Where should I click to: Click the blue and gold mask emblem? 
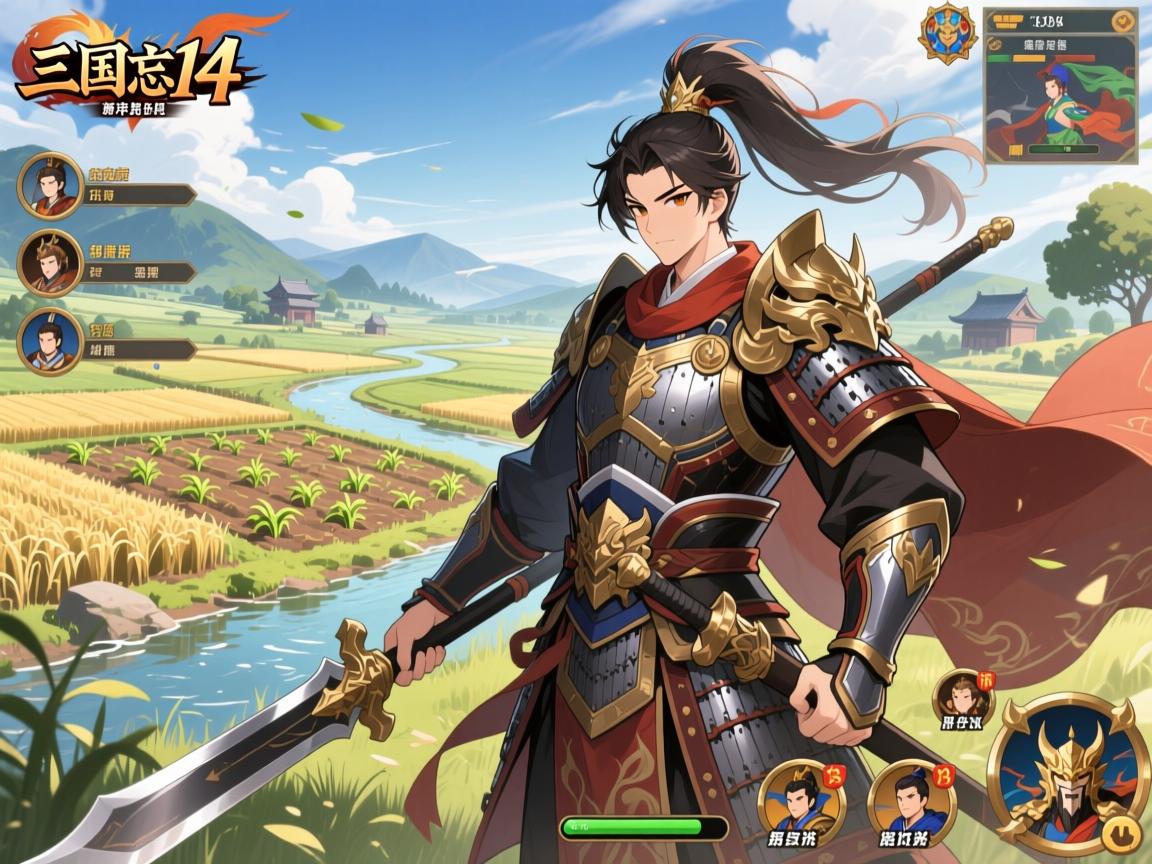tap(946, 33)
